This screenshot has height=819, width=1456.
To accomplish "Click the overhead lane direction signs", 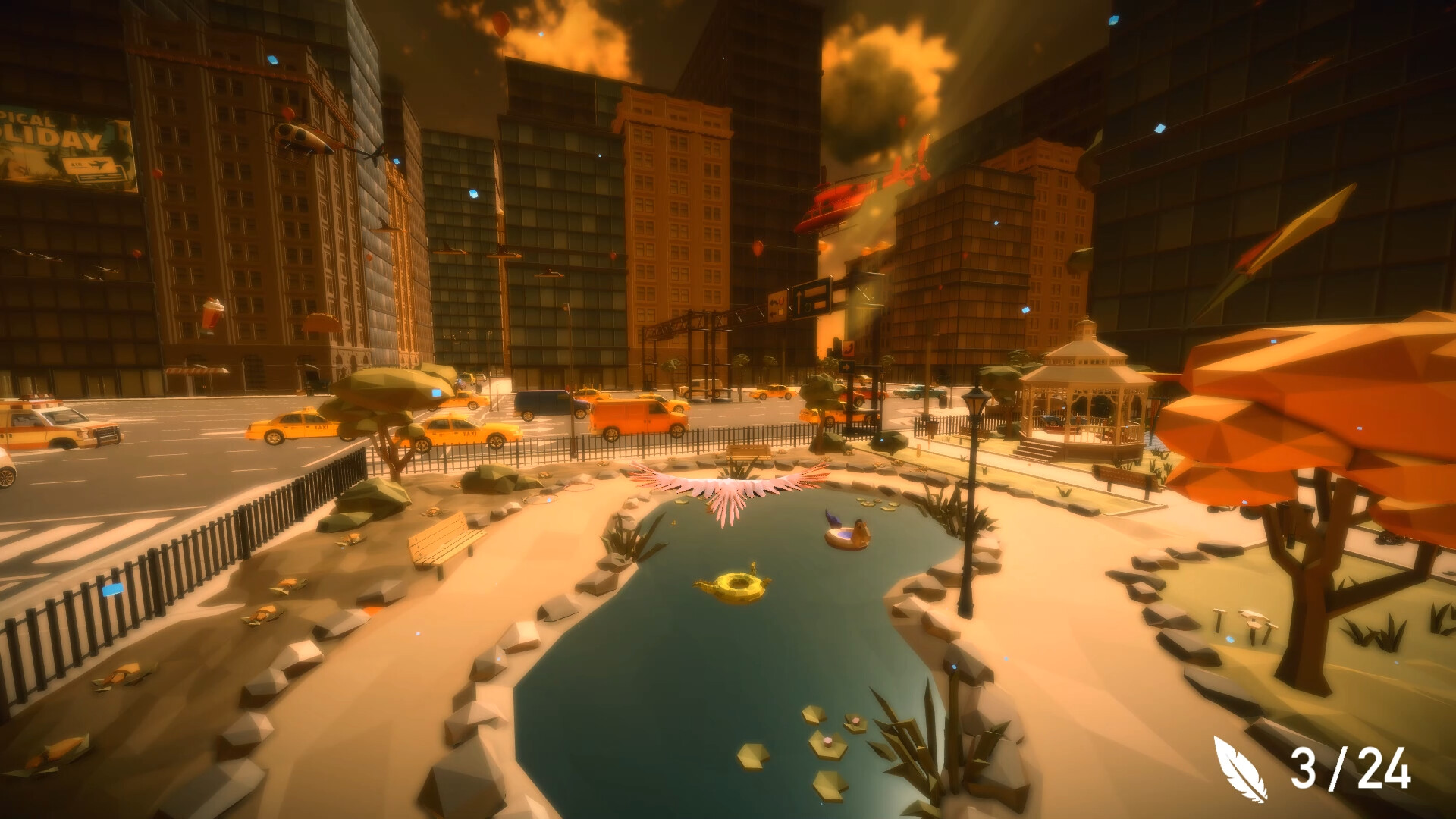I will (x=811, y=298).
